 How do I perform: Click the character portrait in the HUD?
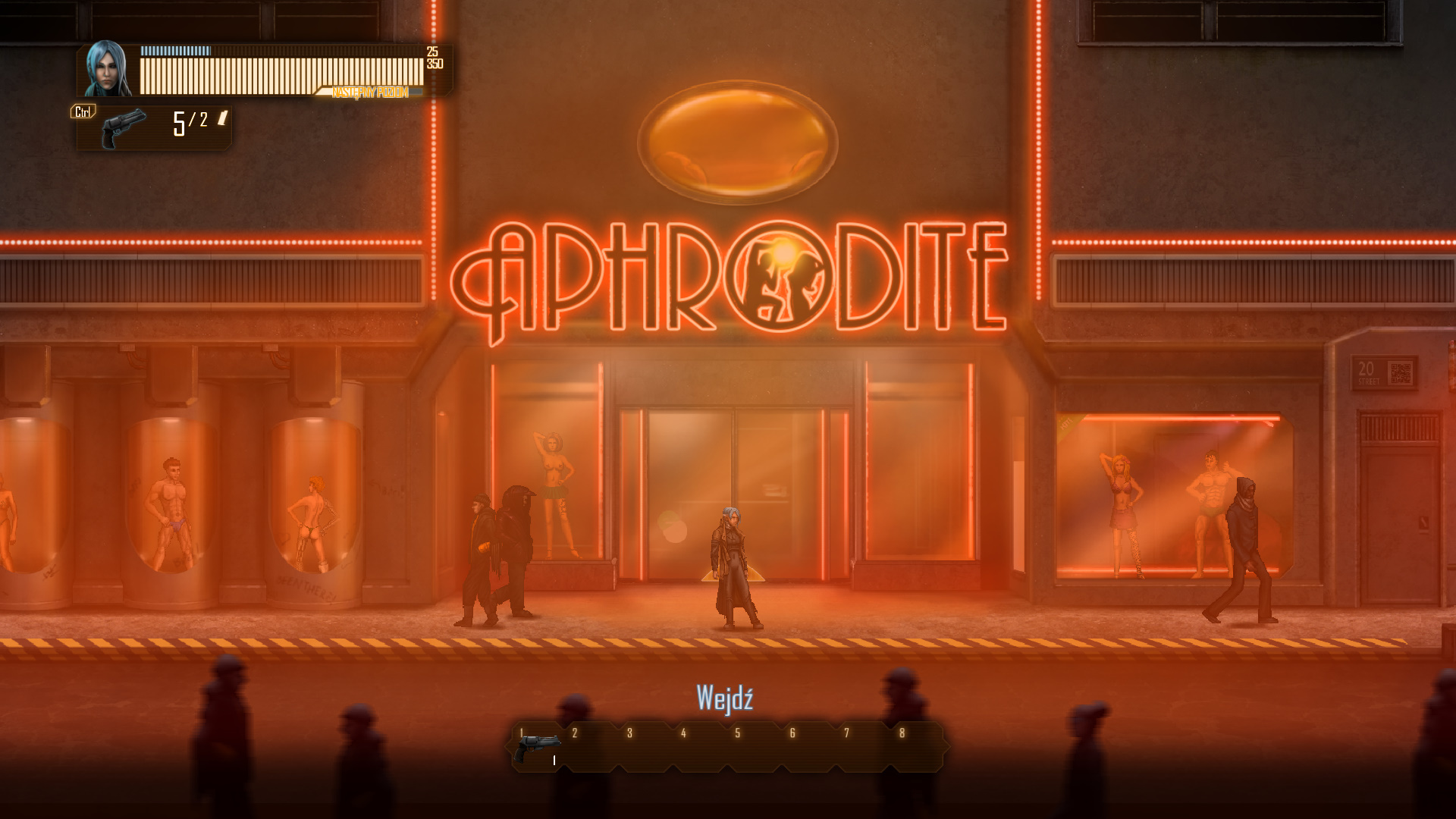point(108,69)
